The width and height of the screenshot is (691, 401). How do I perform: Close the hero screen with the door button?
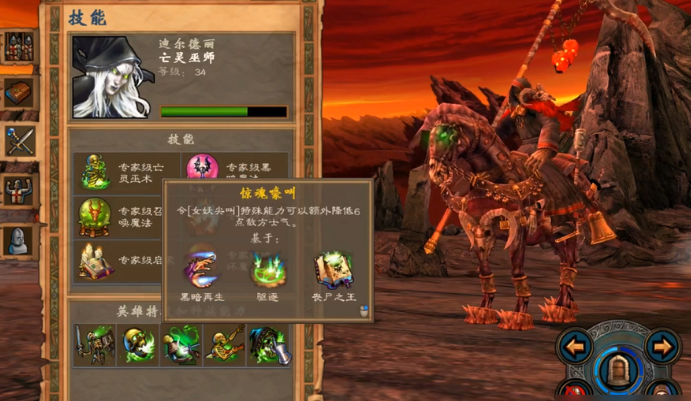pyautogui.click(x=619, y=369)
